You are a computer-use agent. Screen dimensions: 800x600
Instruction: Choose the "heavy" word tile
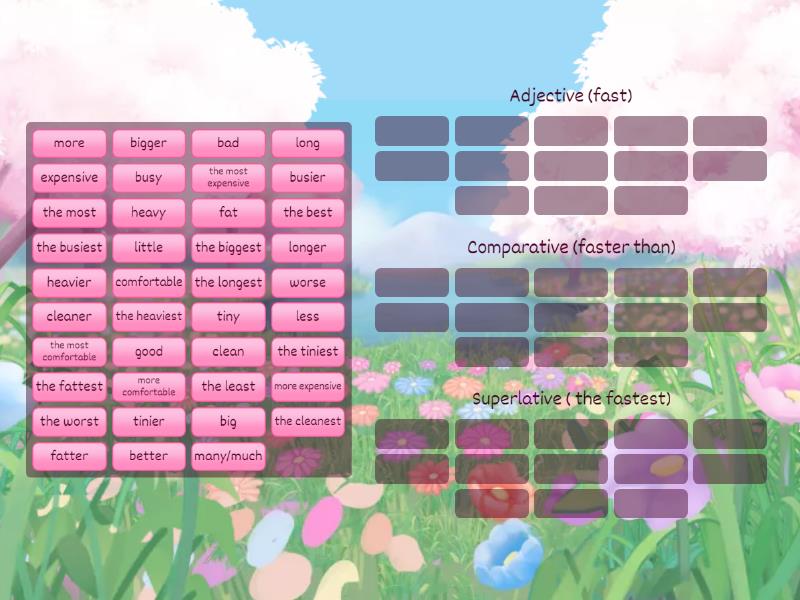149,212
